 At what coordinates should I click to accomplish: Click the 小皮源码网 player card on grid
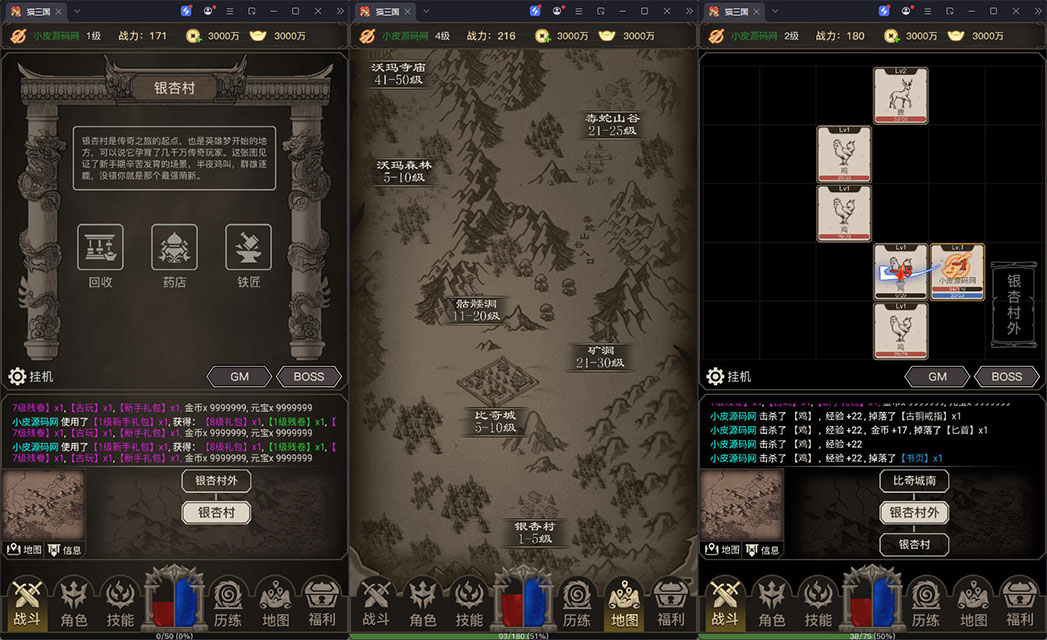957,272
